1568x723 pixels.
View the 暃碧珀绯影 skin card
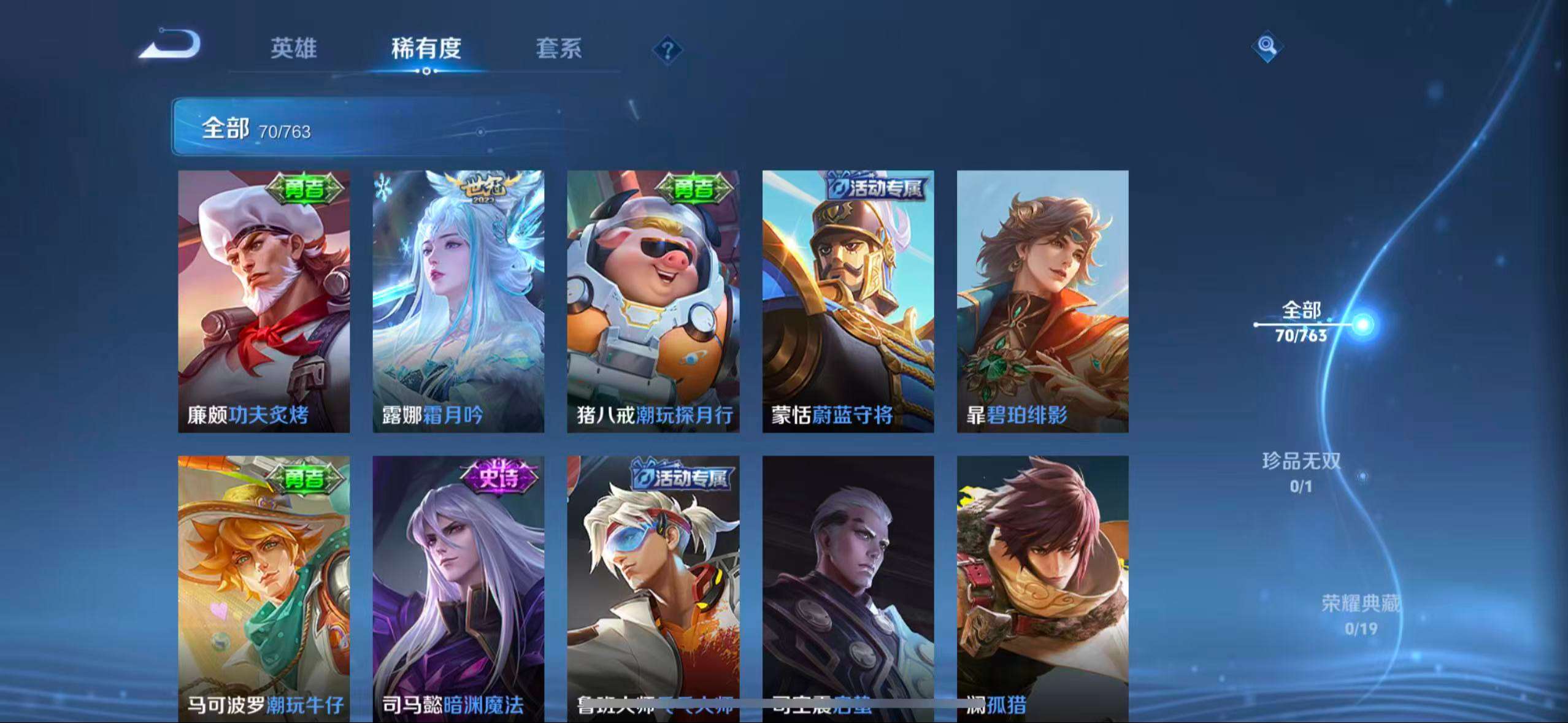pos(1043,300)
